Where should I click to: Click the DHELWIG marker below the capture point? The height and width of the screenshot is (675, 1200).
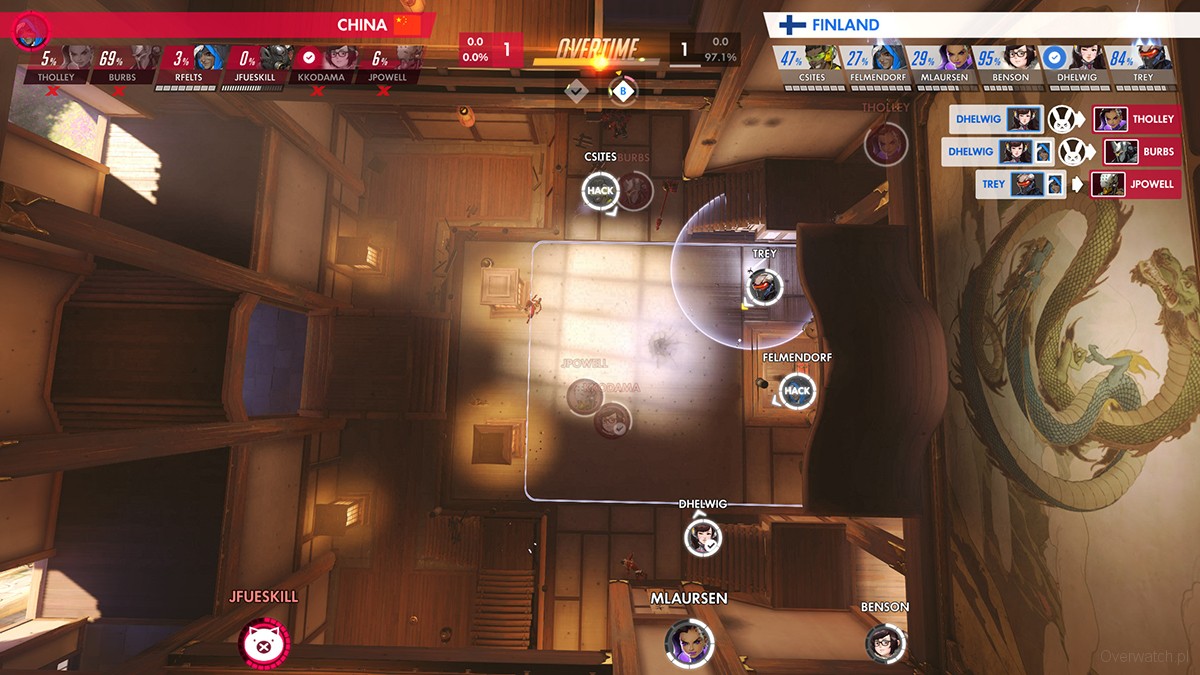702,538
